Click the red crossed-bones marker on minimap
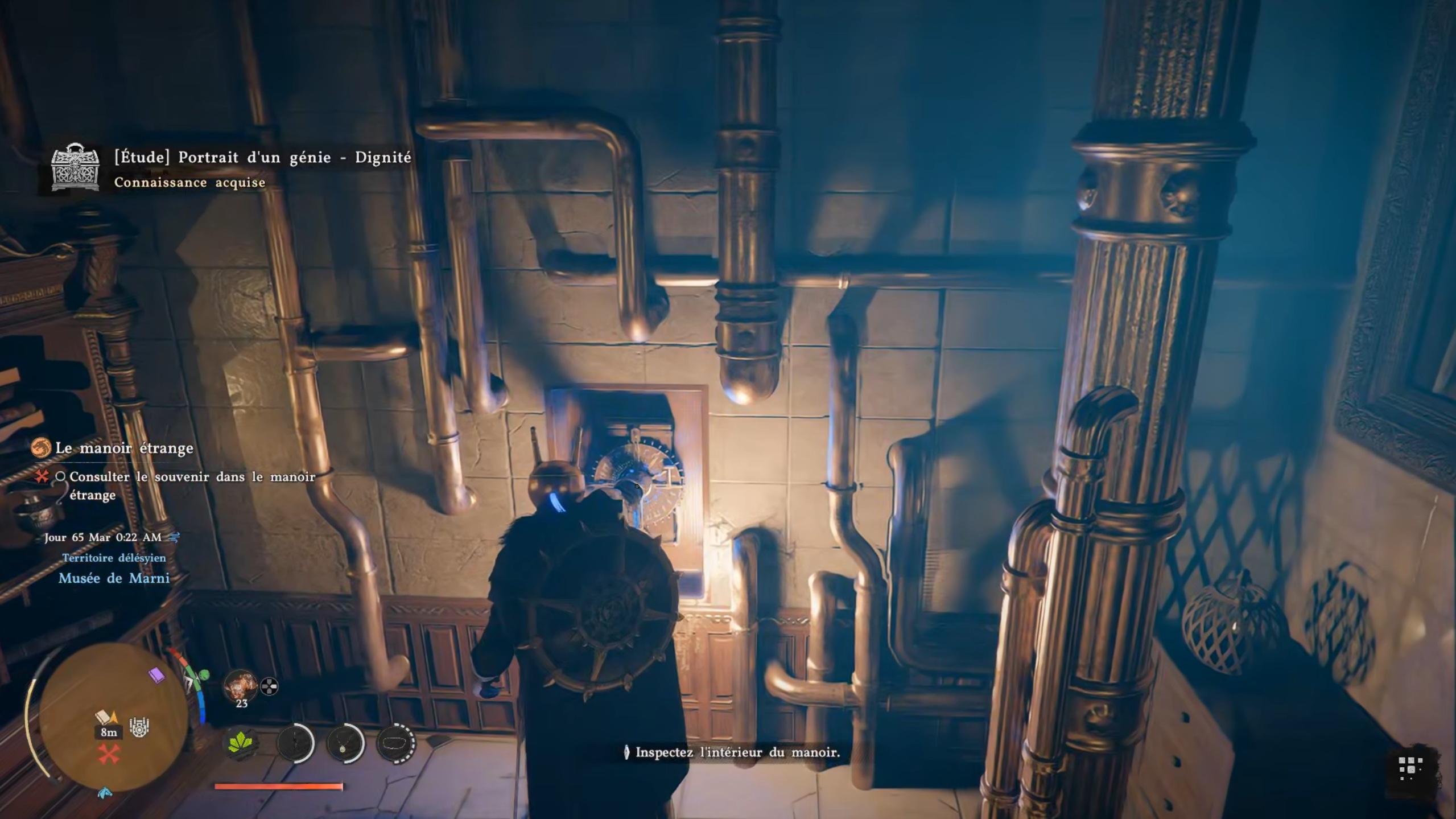 109,755
